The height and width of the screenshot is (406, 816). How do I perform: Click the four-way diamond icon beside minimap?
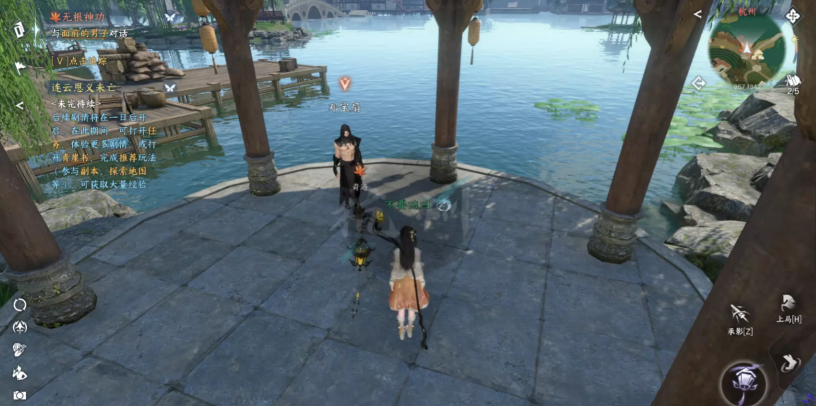(792, 16)
